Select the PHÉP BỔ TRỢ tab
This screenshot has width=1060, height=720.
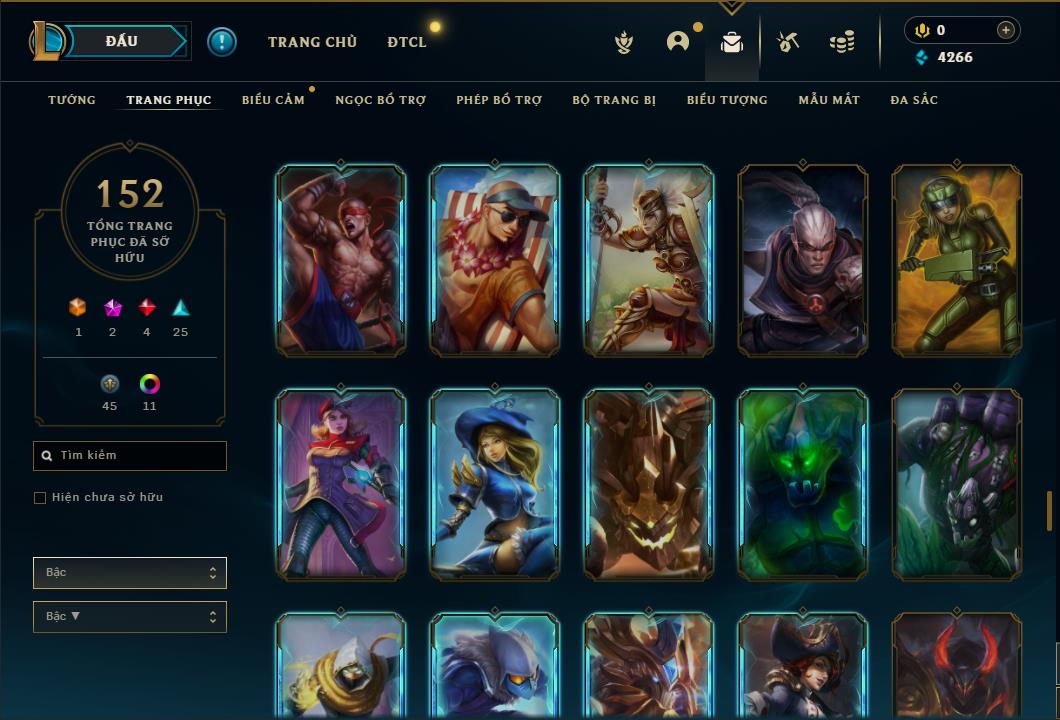point(499,100)
